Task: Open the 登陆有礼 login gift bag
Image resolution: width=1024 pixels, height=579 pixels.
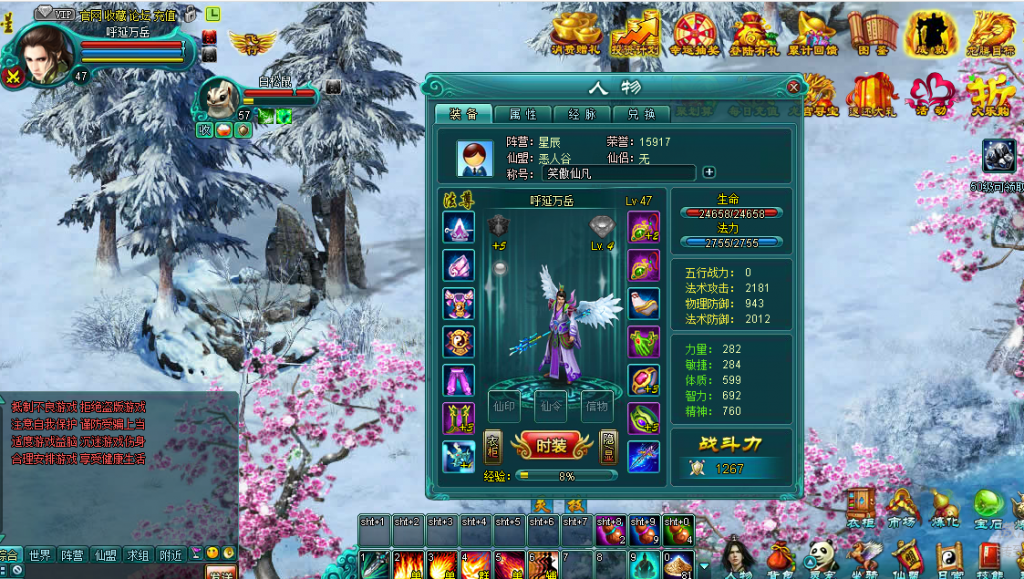Action: (x=755, y=33)
